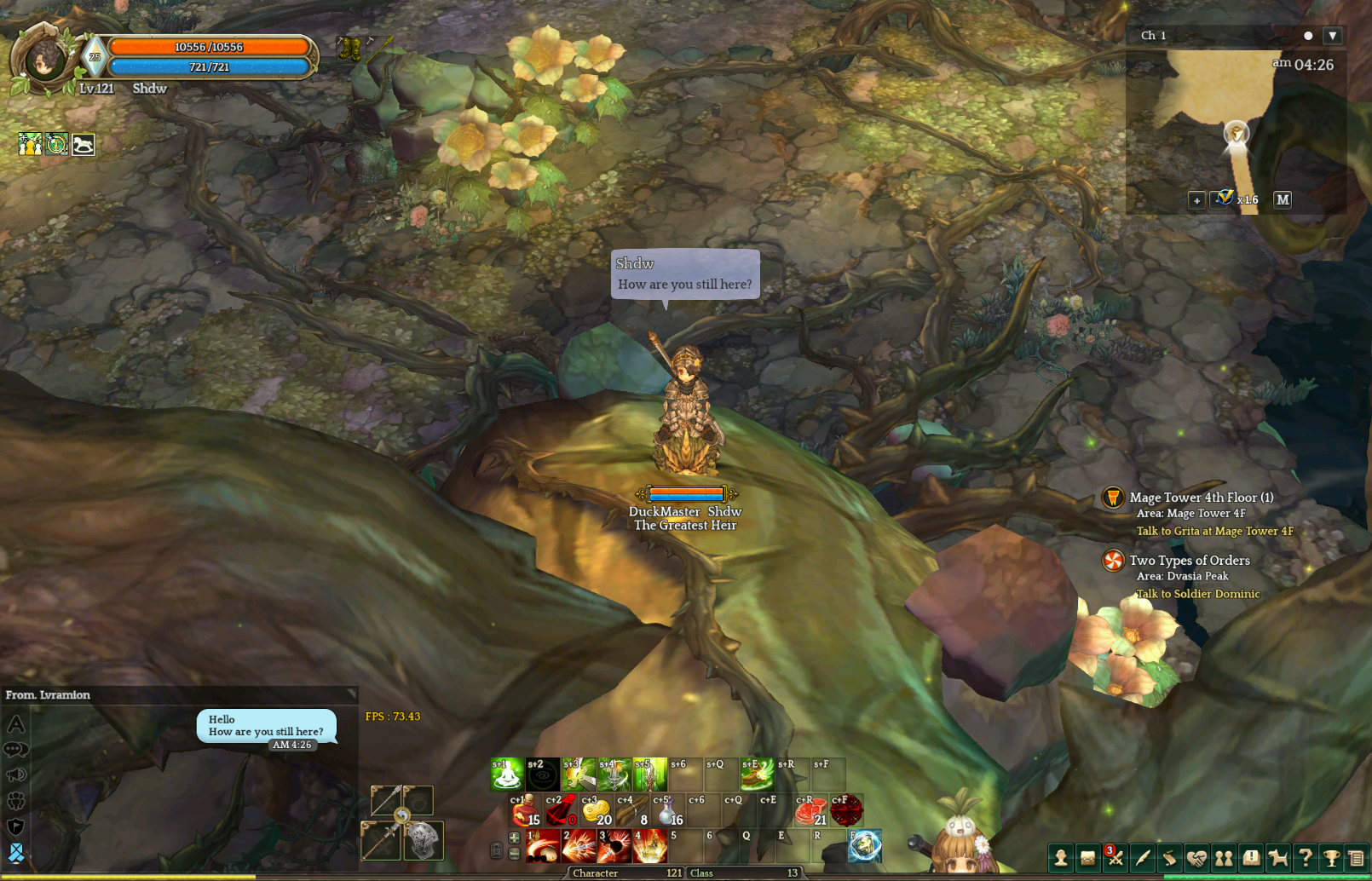This screenshot has width=1372, height=881.
Task: Open the pet companion menu button
Action: (x=1277, y=858)
